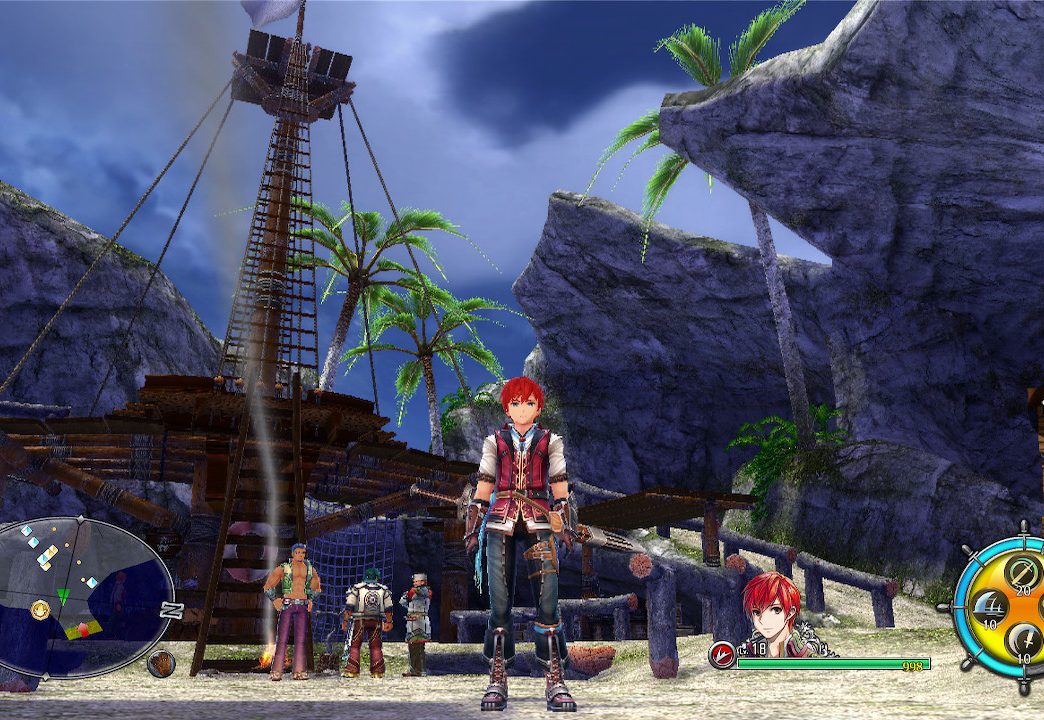Click the gold emblem marker on minimap
The width and height of the screenshot is (1044, 720).
40,609
